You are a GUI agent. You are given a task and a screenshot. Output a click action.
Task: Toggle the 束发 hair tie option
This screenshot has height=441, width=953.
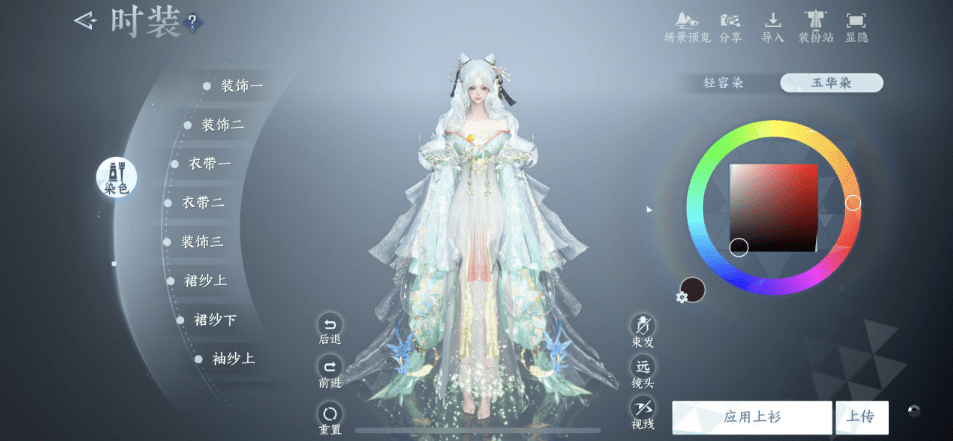click(642, 329)
